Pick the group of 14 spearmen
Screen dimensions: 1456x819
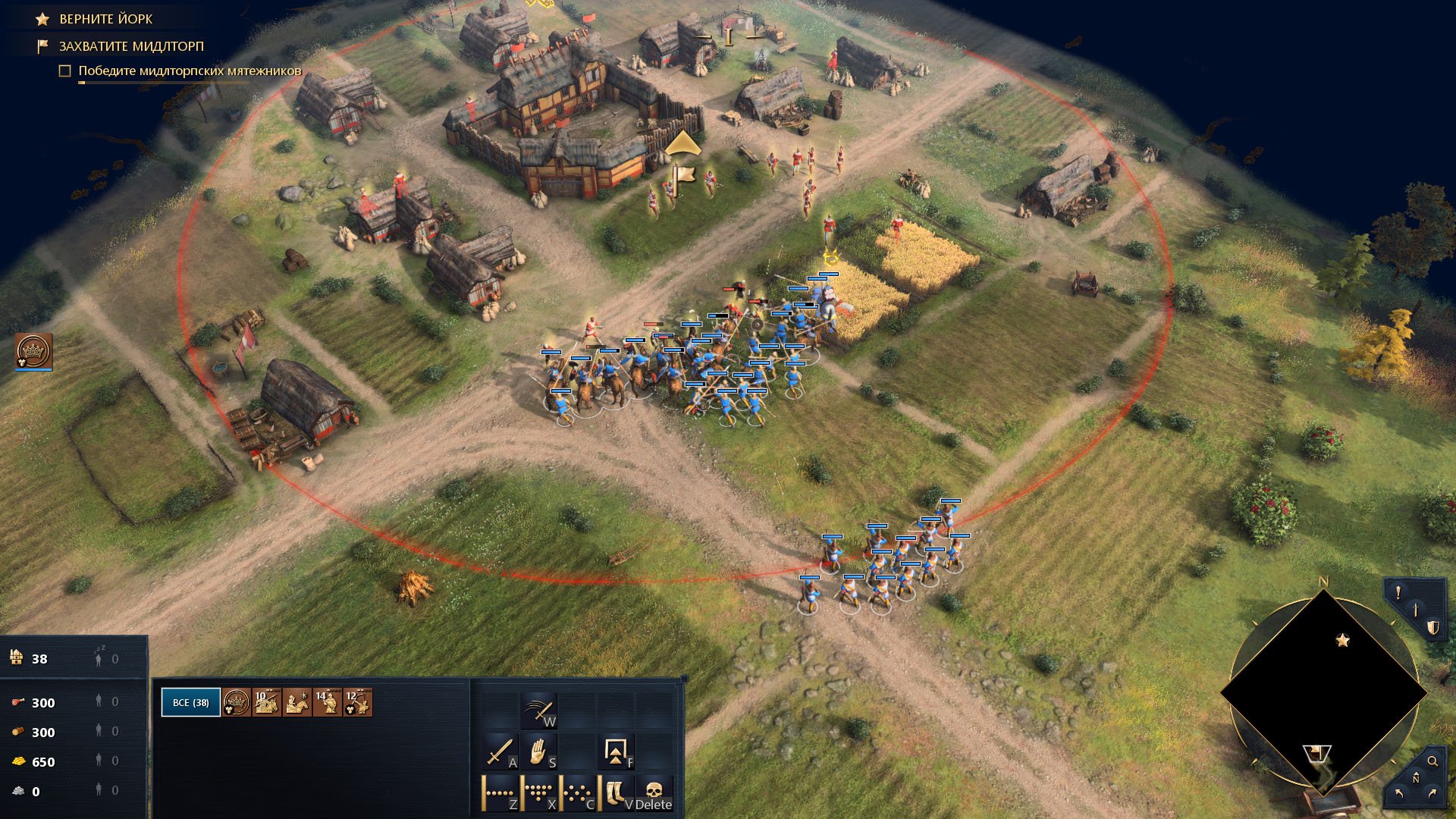tap(328, 702)
